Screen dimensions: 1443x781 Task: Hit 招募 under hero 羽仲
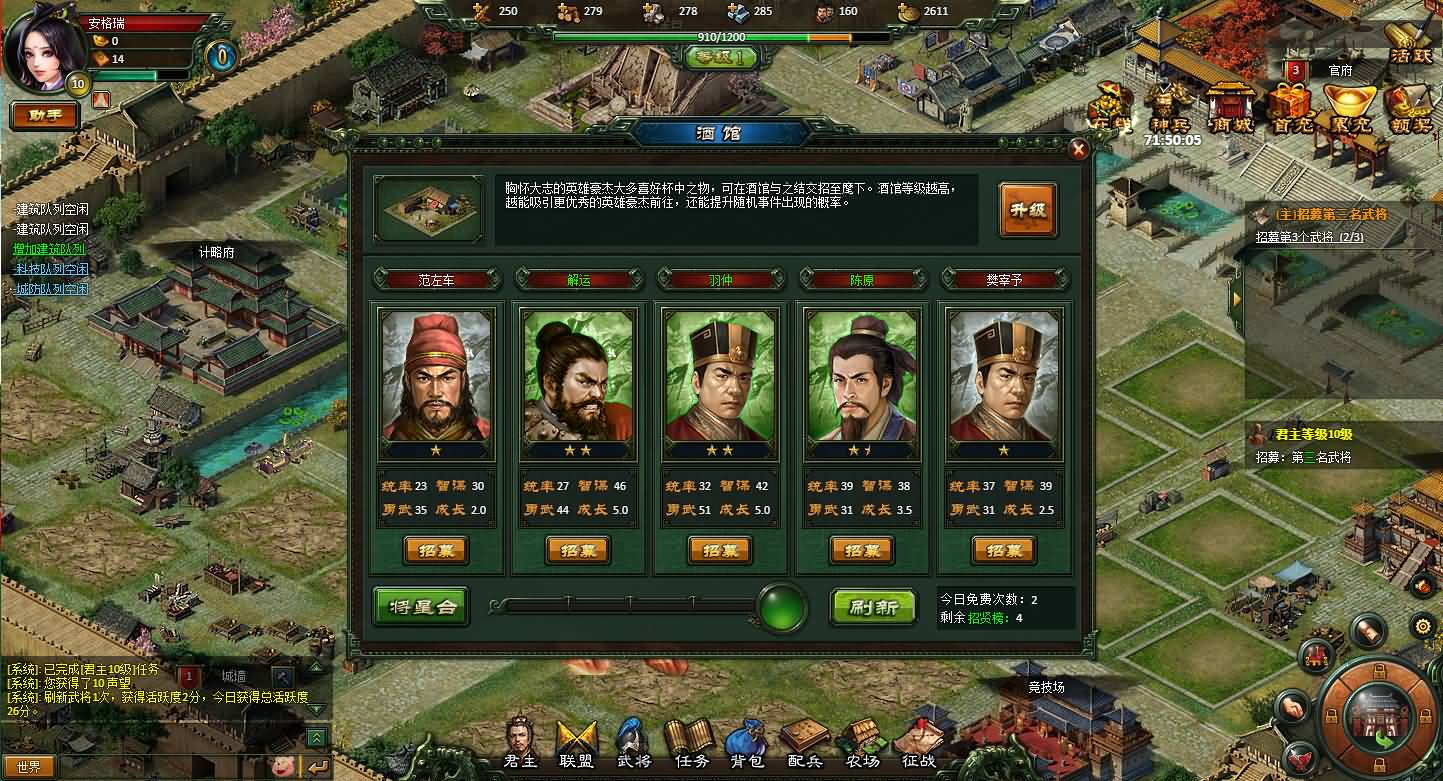pyautogui.click(x=720, y=550)
